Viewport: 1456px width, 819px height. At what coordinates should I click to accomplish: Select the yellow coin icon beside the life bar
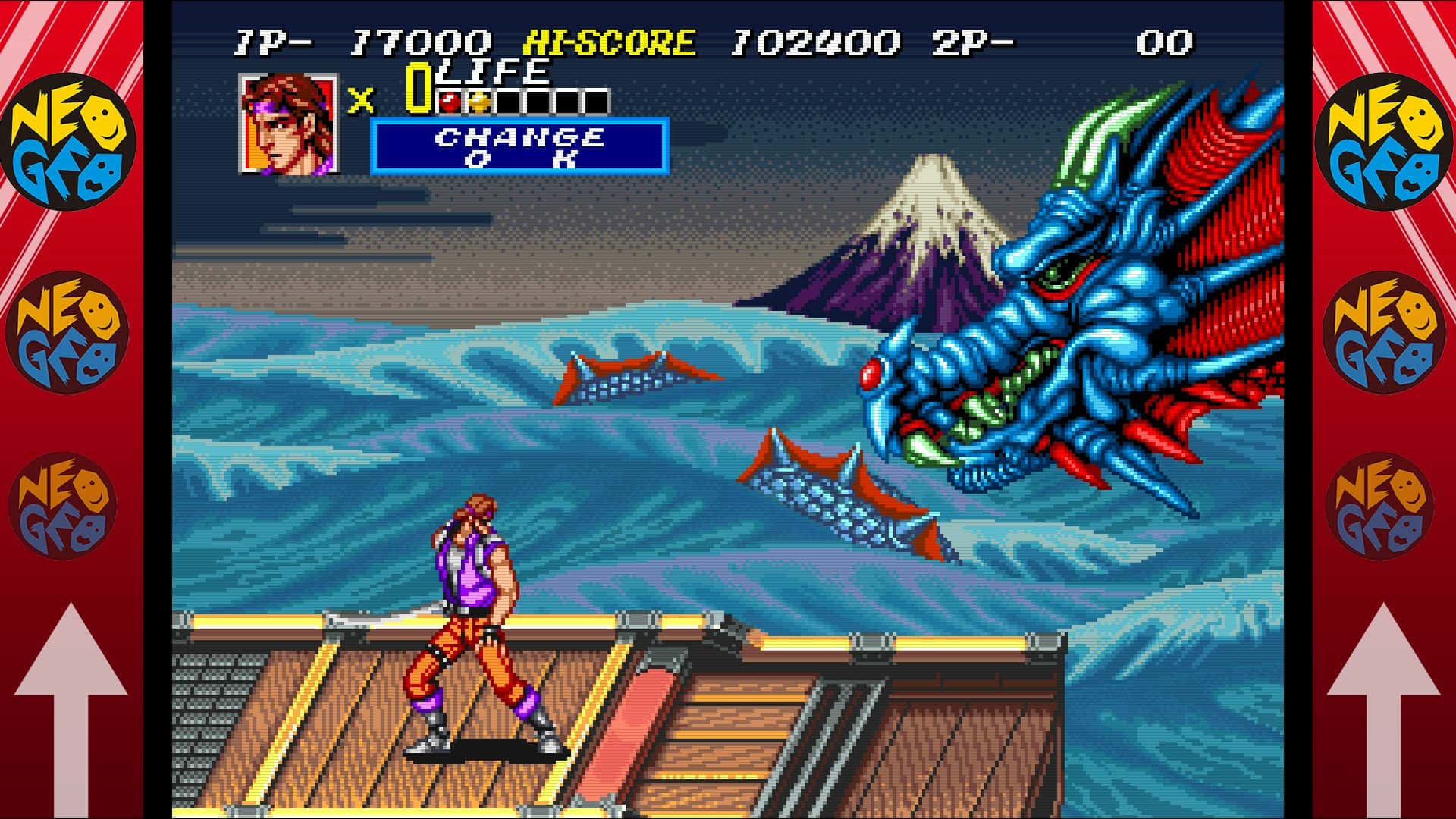click(479, 100)
